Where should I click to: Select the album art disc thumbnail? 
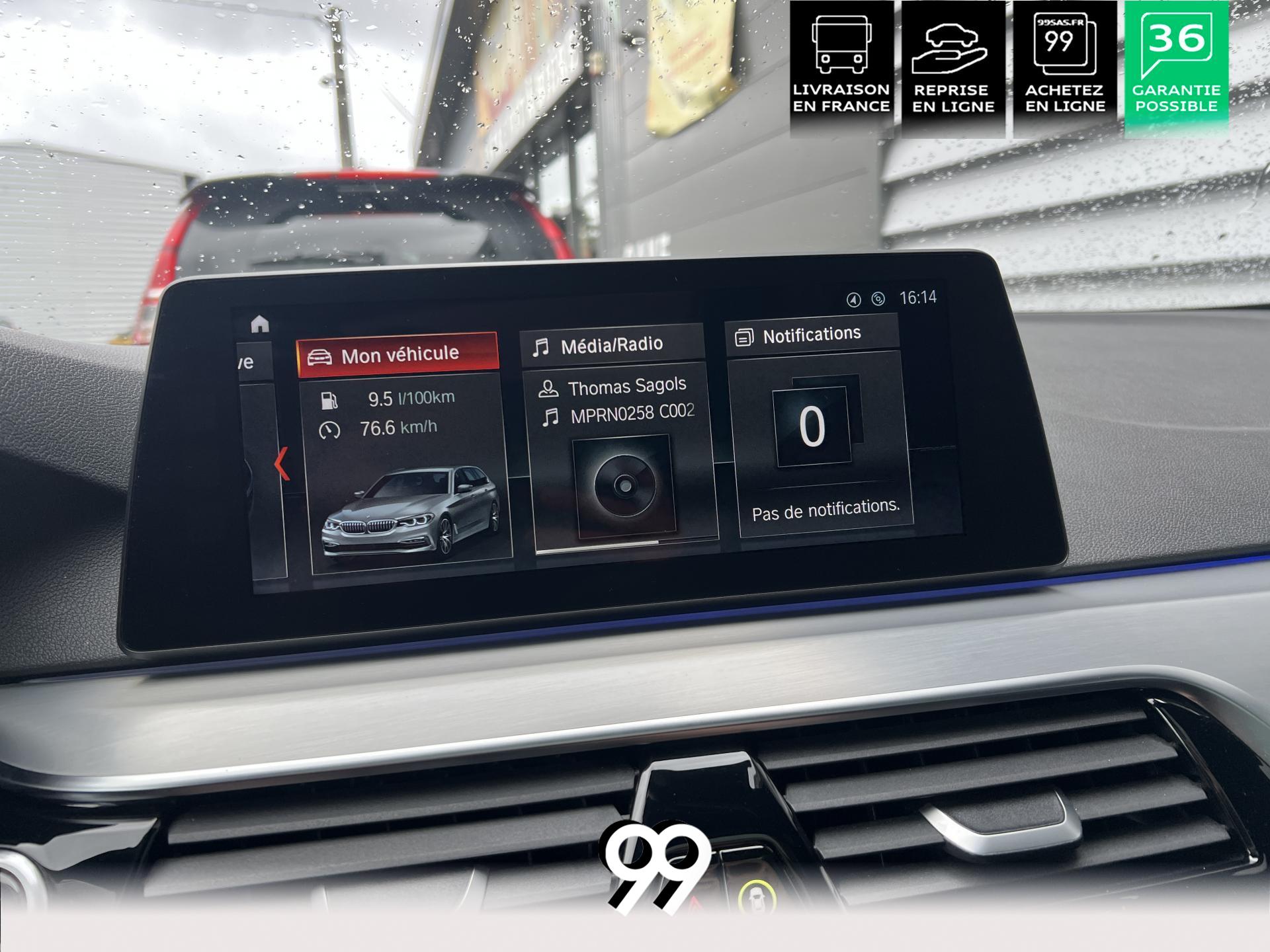tap(623, 486)
